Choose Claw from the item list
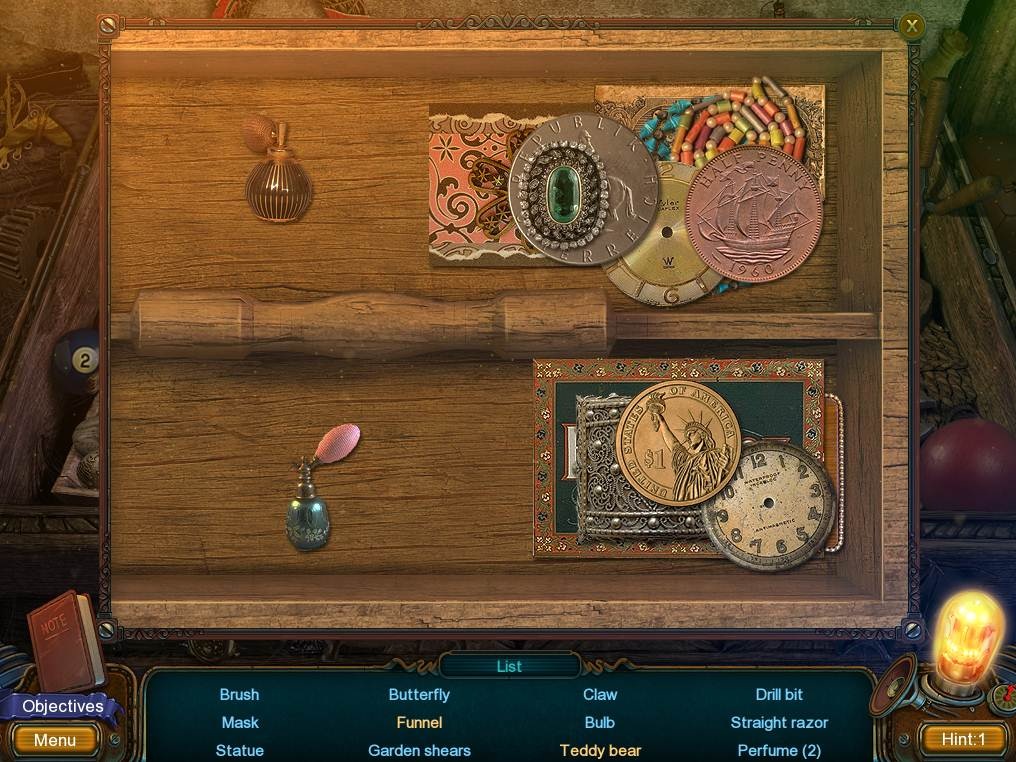1016x762 pixels. click(600, 694)
